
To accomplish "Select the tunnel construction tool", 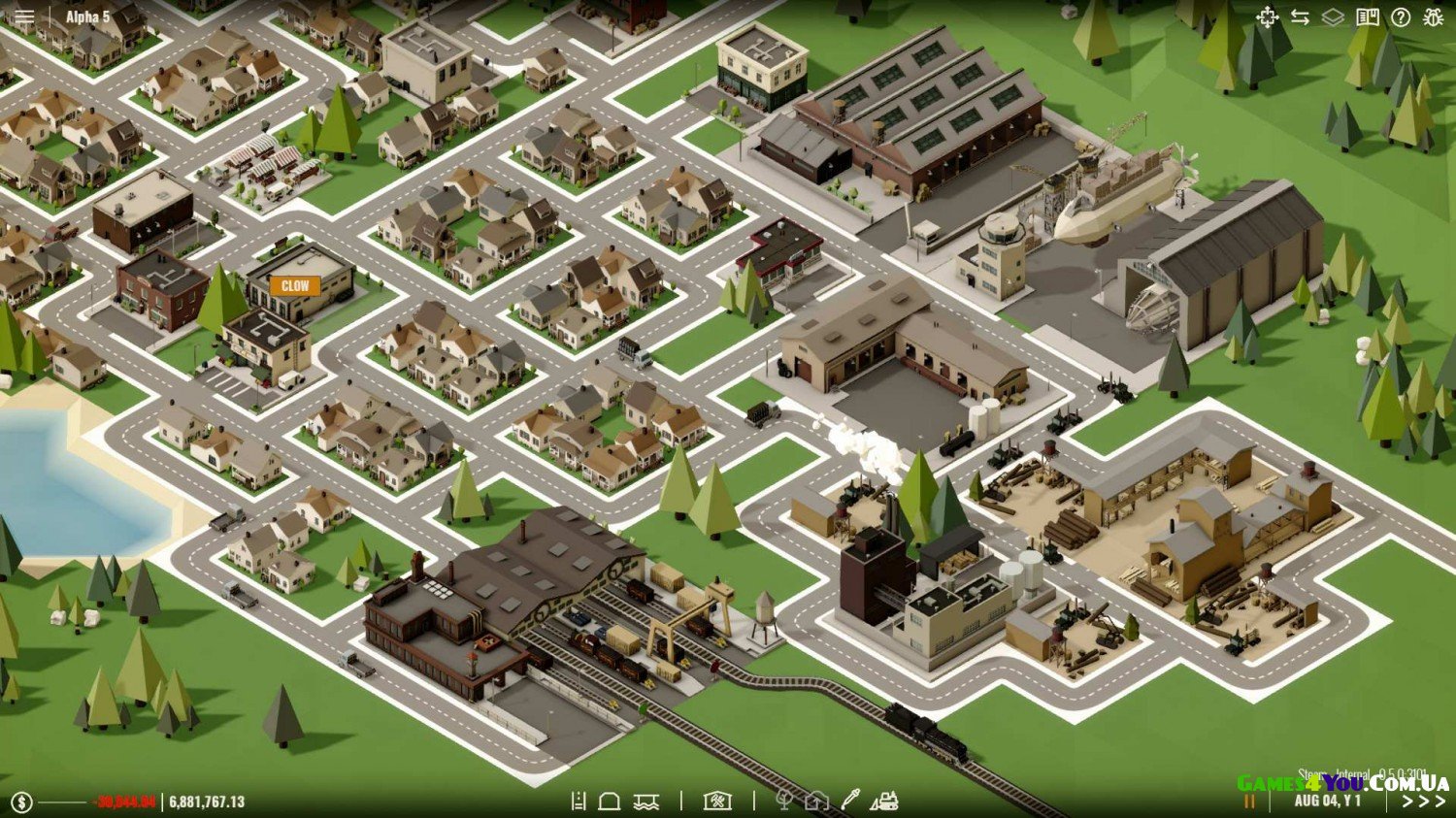I will [610, 801].
